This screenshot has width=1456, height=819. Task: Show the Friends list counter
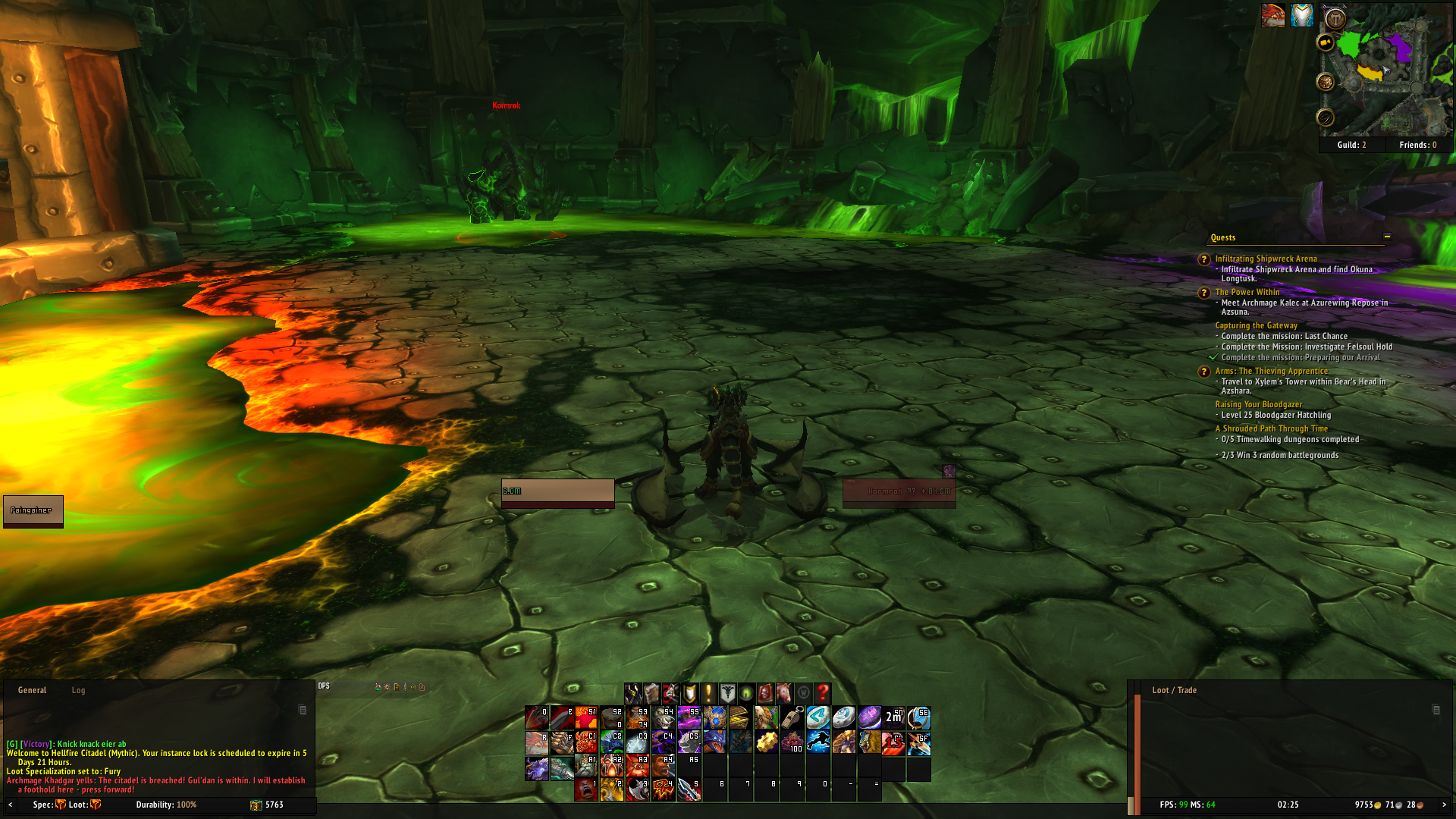(x=1417, y=145)
